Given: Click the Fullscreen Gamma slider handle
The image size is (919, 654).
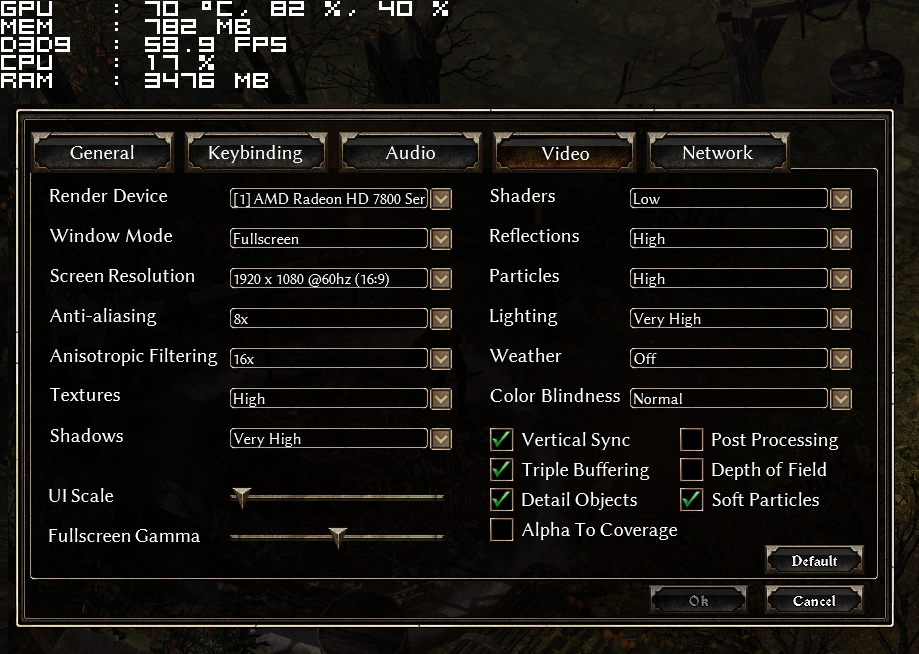Looking at the screenshot, I should point(338,537).
